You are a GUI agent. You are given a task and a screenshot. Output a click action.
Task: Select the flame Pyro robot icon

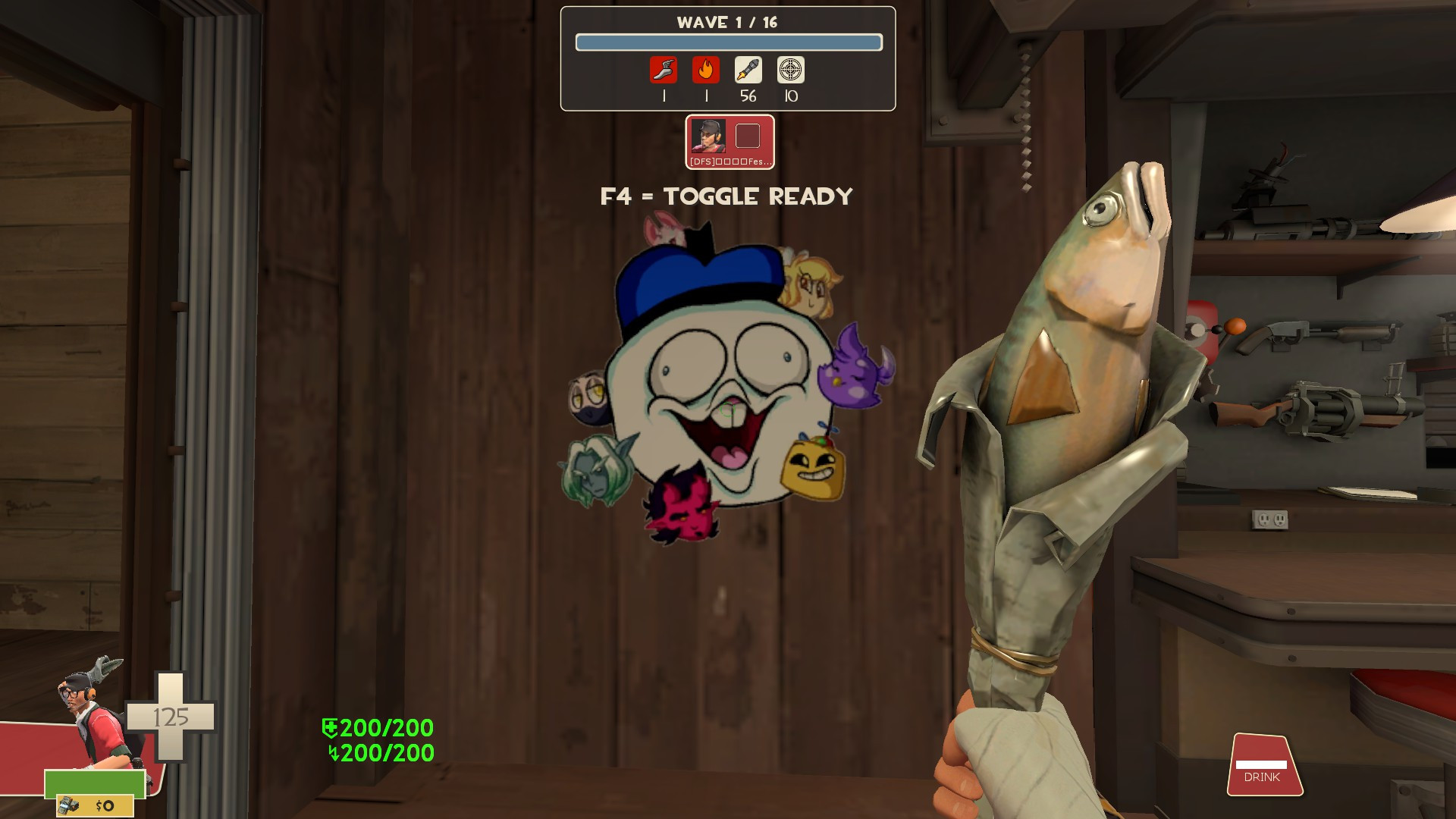pos(706,71)
